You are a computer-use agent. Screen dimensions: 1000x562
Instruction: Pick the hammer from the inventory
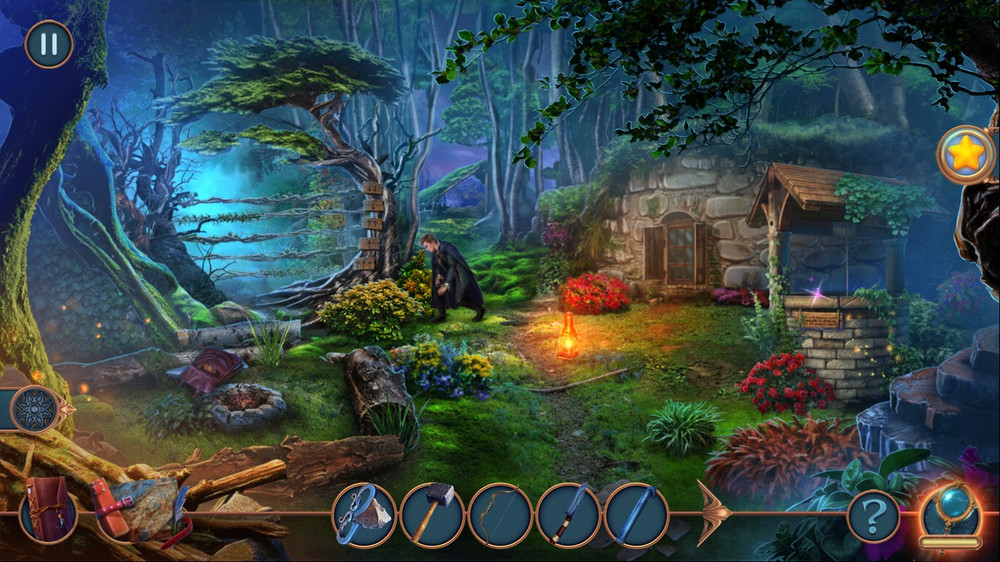(432, 515)
